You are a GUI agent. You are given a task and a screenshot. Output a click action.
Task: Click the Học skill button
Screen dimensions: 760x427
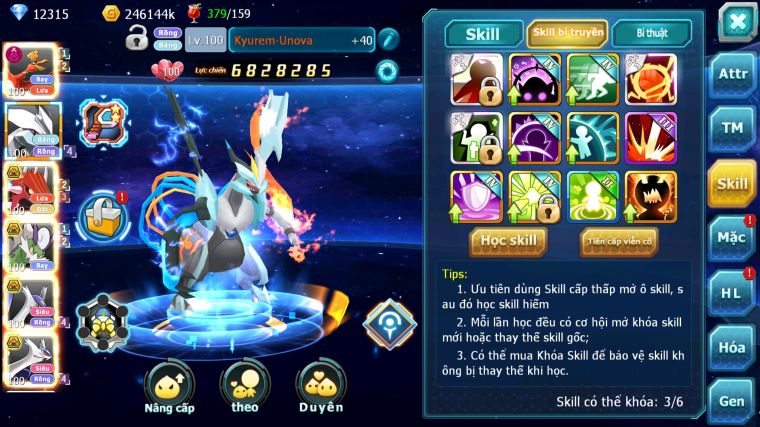(509, 241)
